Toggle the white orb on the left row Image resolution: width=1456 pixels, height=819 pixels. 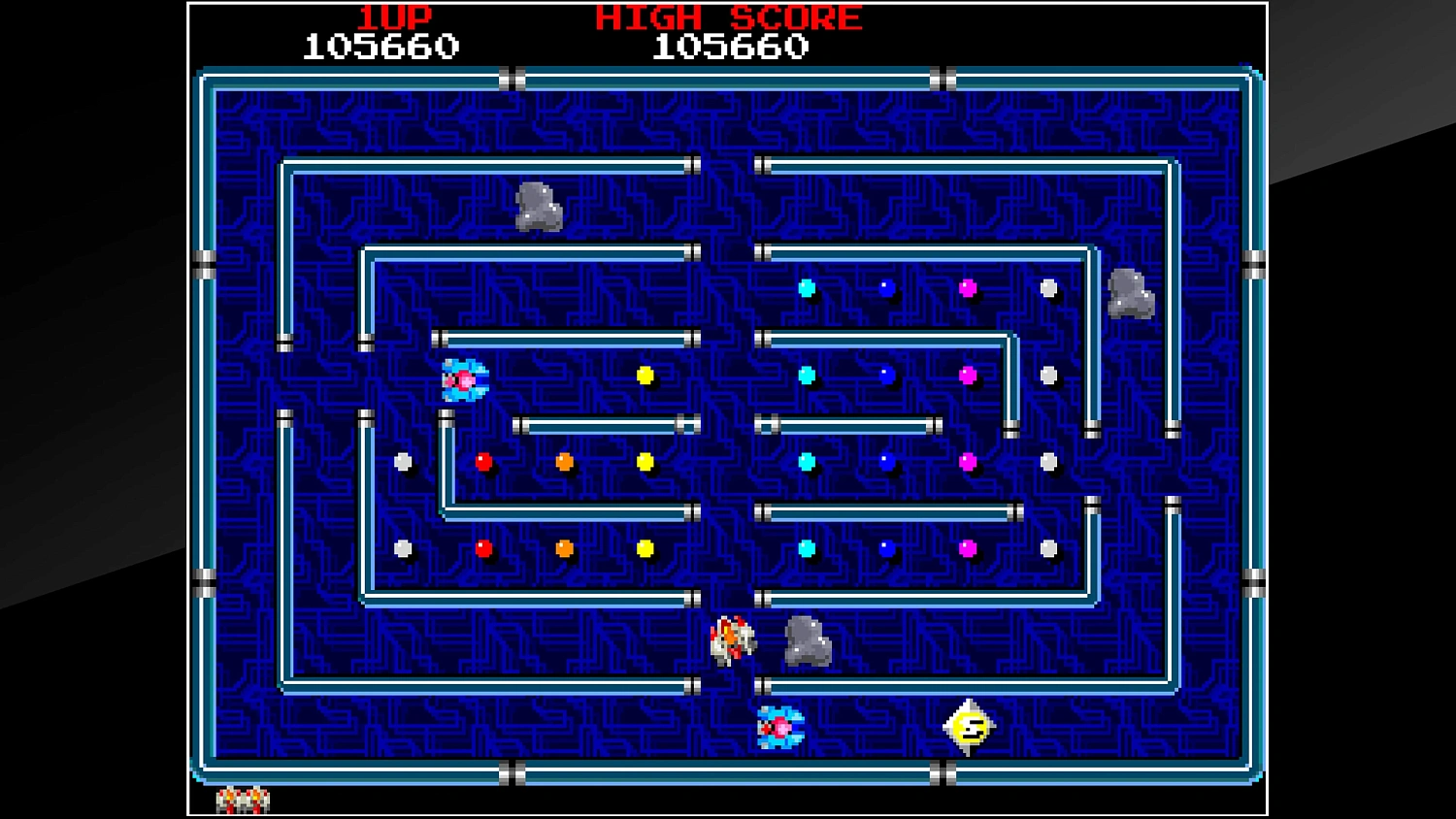tap(401, 462)
